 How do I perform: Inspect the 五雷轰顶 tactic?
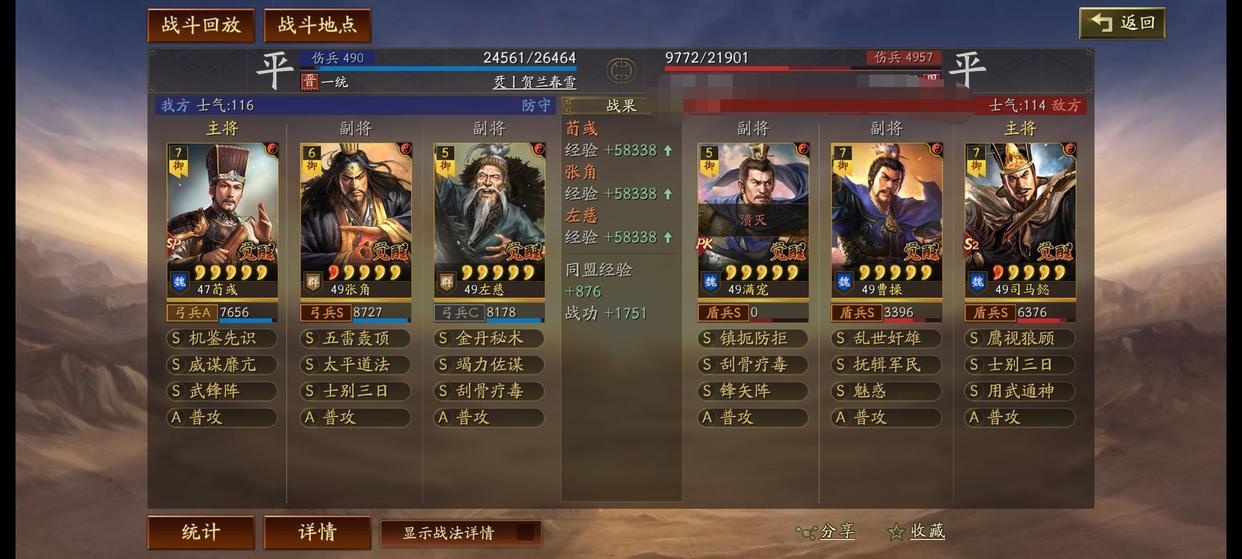pos(355,339)
